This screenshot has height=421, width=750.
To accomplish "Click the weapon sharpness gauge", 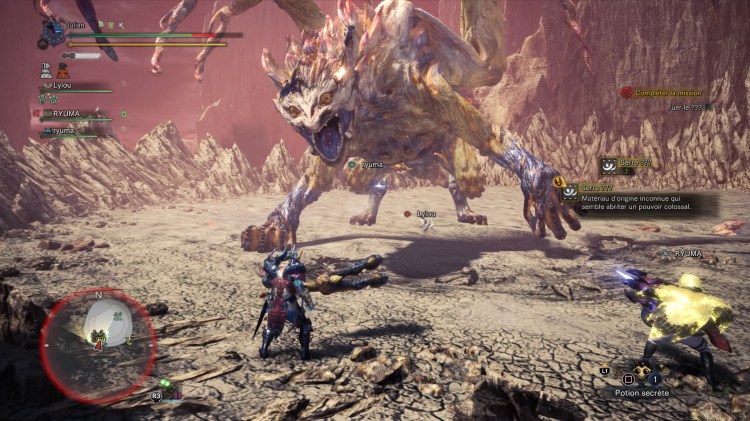I will pyautogui.click(x=82, y=55).
